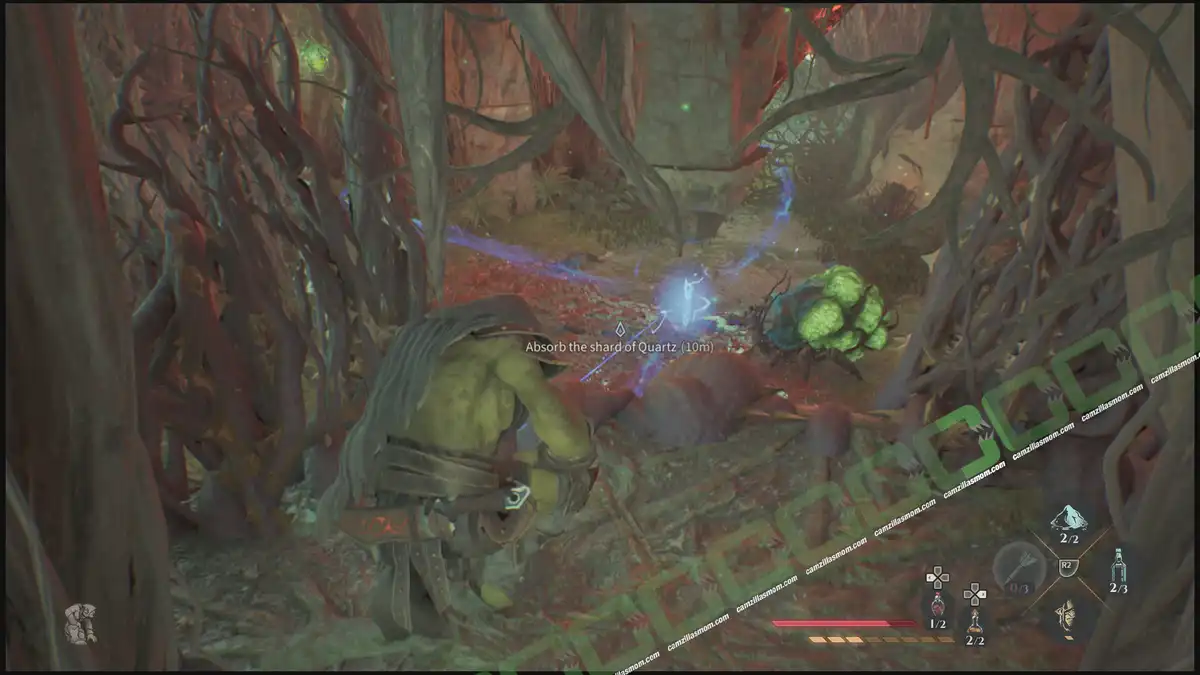Choose the pale dust pile item

pyautogui.click(x=1068, y=519)
